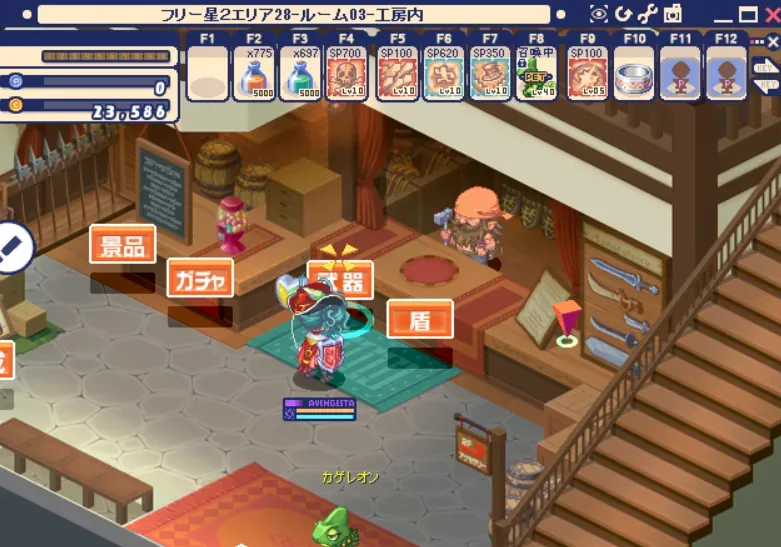Use the green potion in slot F3
781x547 pixels.
coord(301,73)
